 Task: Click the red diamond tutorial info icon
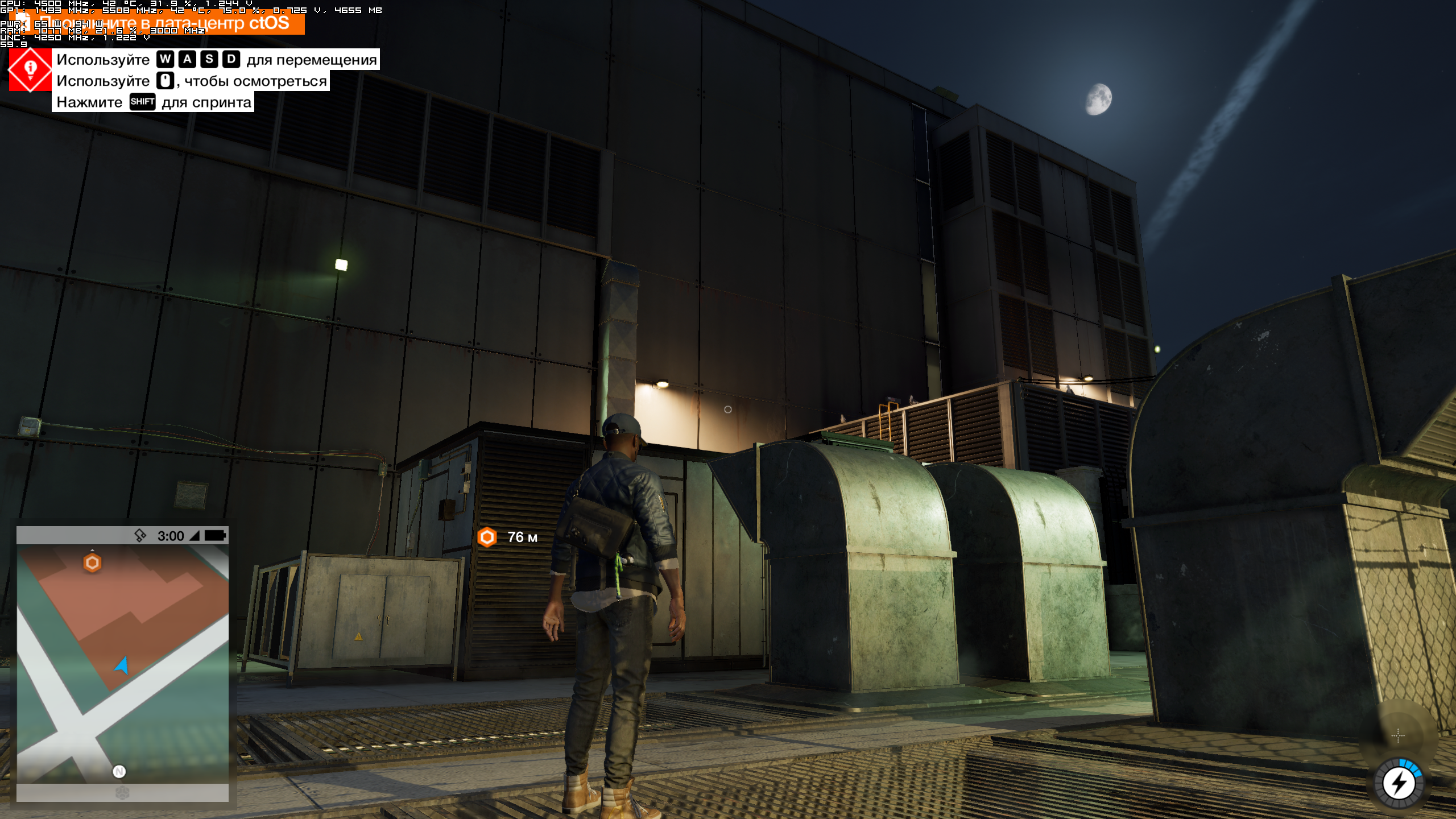[30, 69]
